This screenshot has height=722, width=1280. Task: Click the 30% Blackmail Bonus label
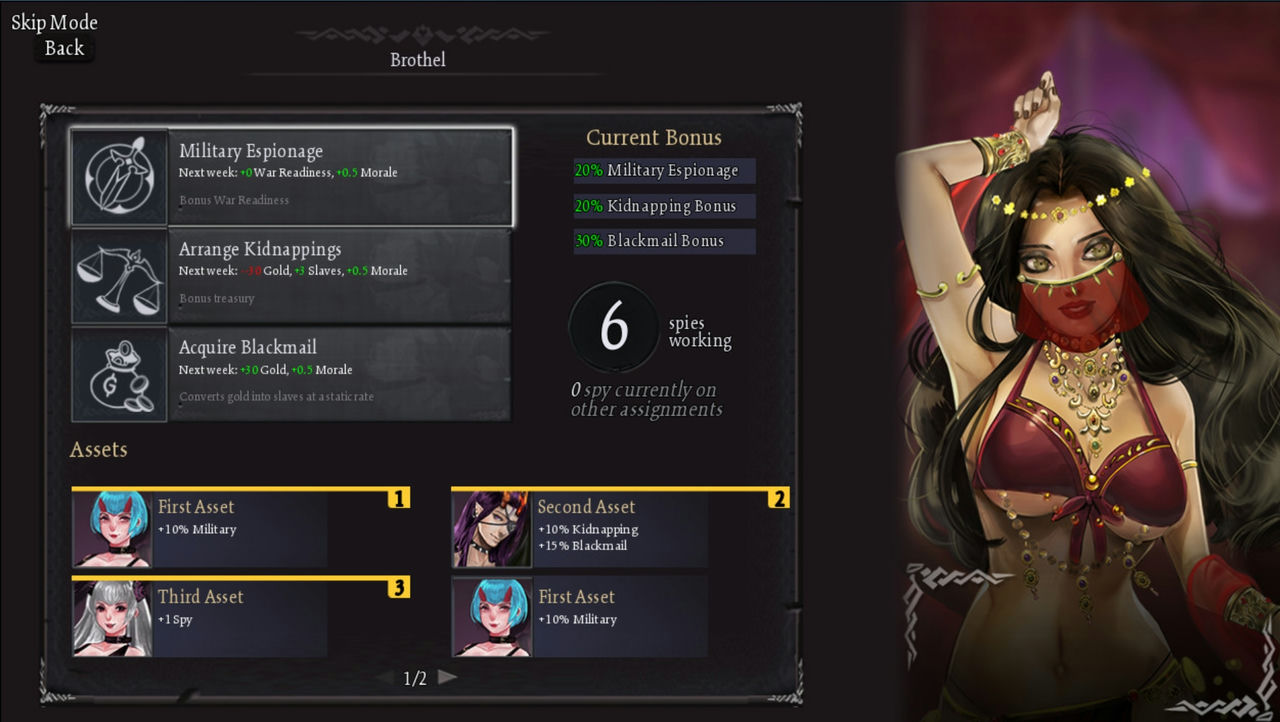[663, 241]
